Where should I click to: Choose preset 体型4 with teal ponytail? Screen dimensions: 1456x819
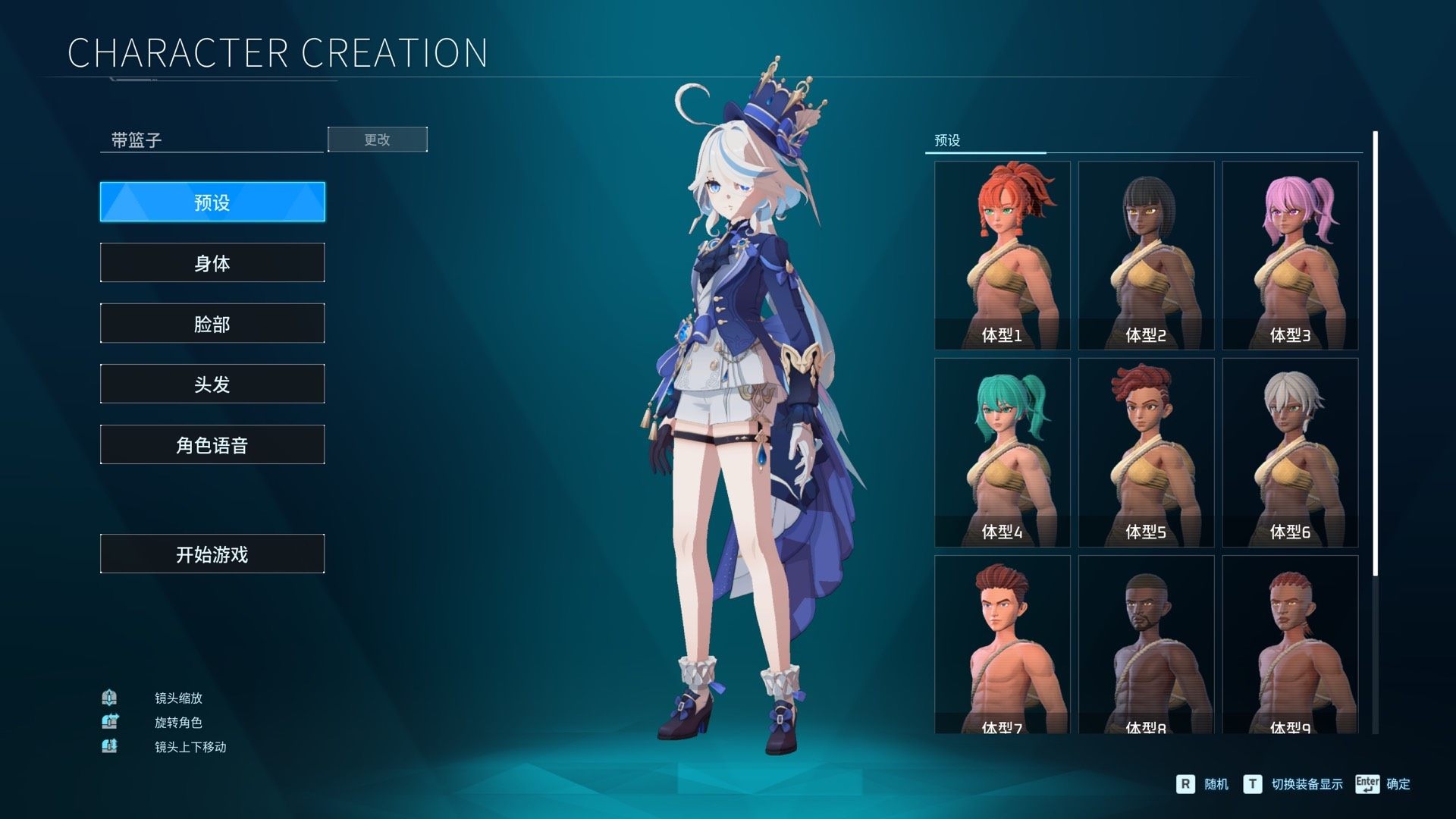coord(1002,452)
